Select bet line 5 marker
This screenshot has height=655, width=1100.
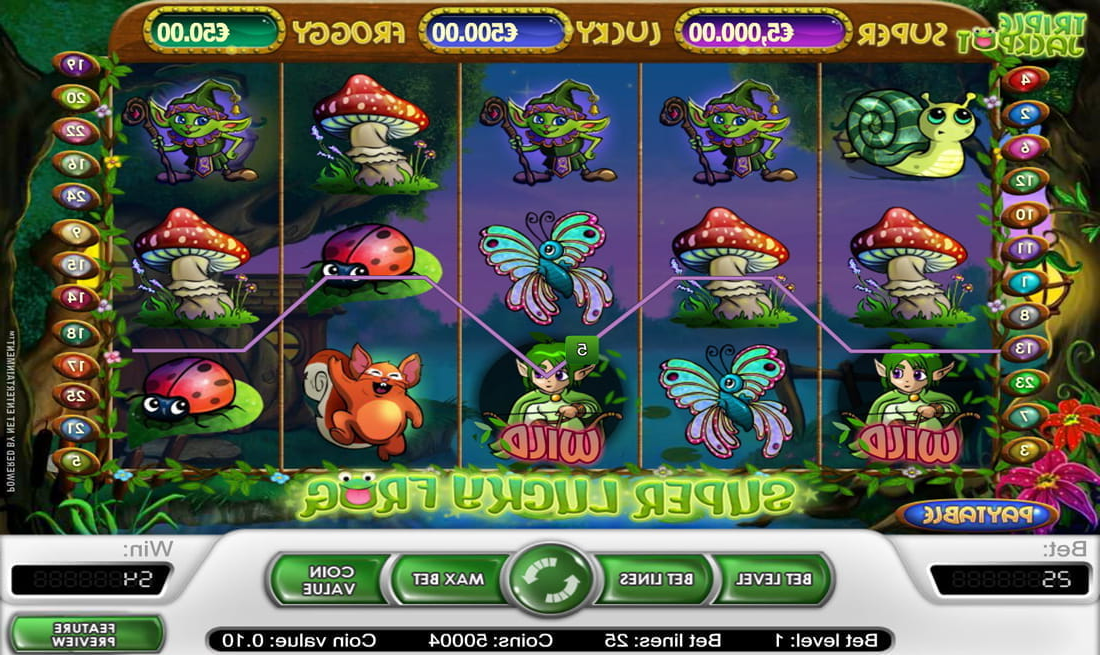(76, 461)
